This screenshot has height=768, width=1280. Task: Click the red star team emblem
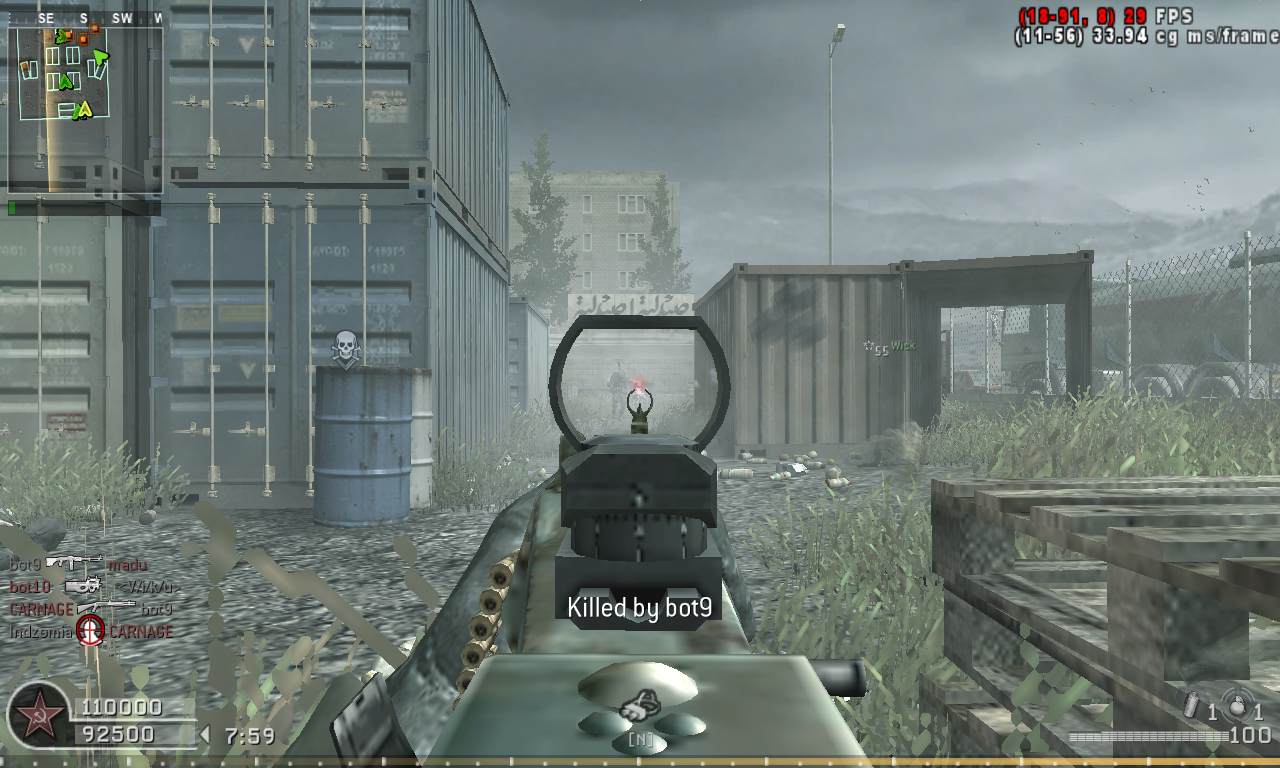click(x=39, y=717)
